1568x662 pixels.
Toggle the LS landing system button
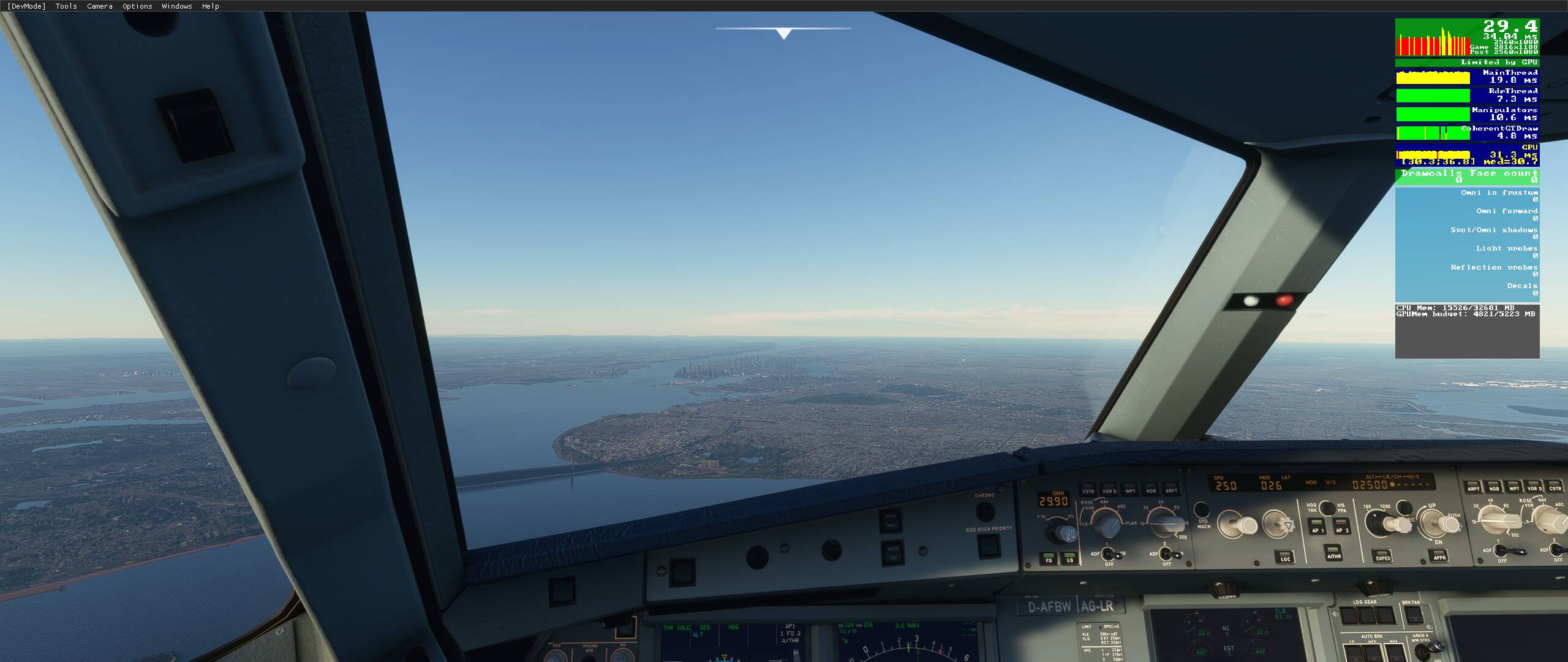(1069, 558)
